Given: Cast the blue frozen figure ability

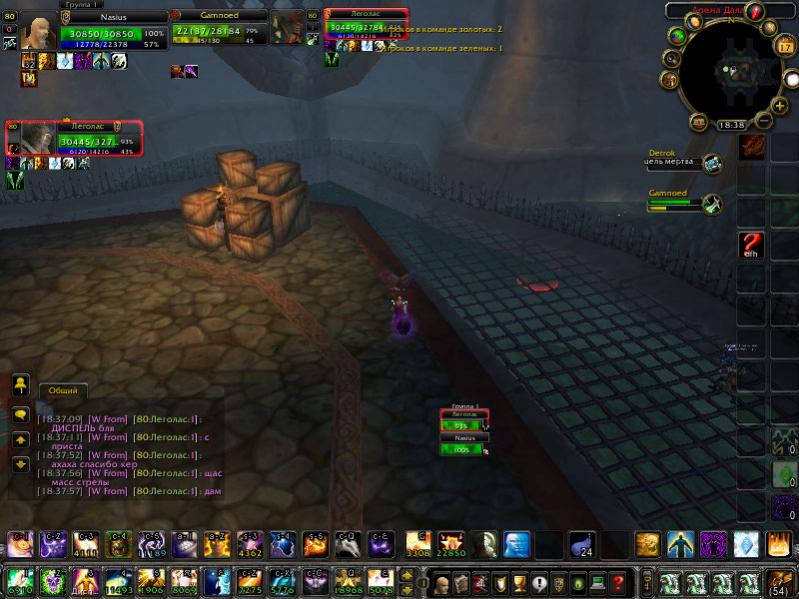Looking at the screenshot, I should pos(516,544).
